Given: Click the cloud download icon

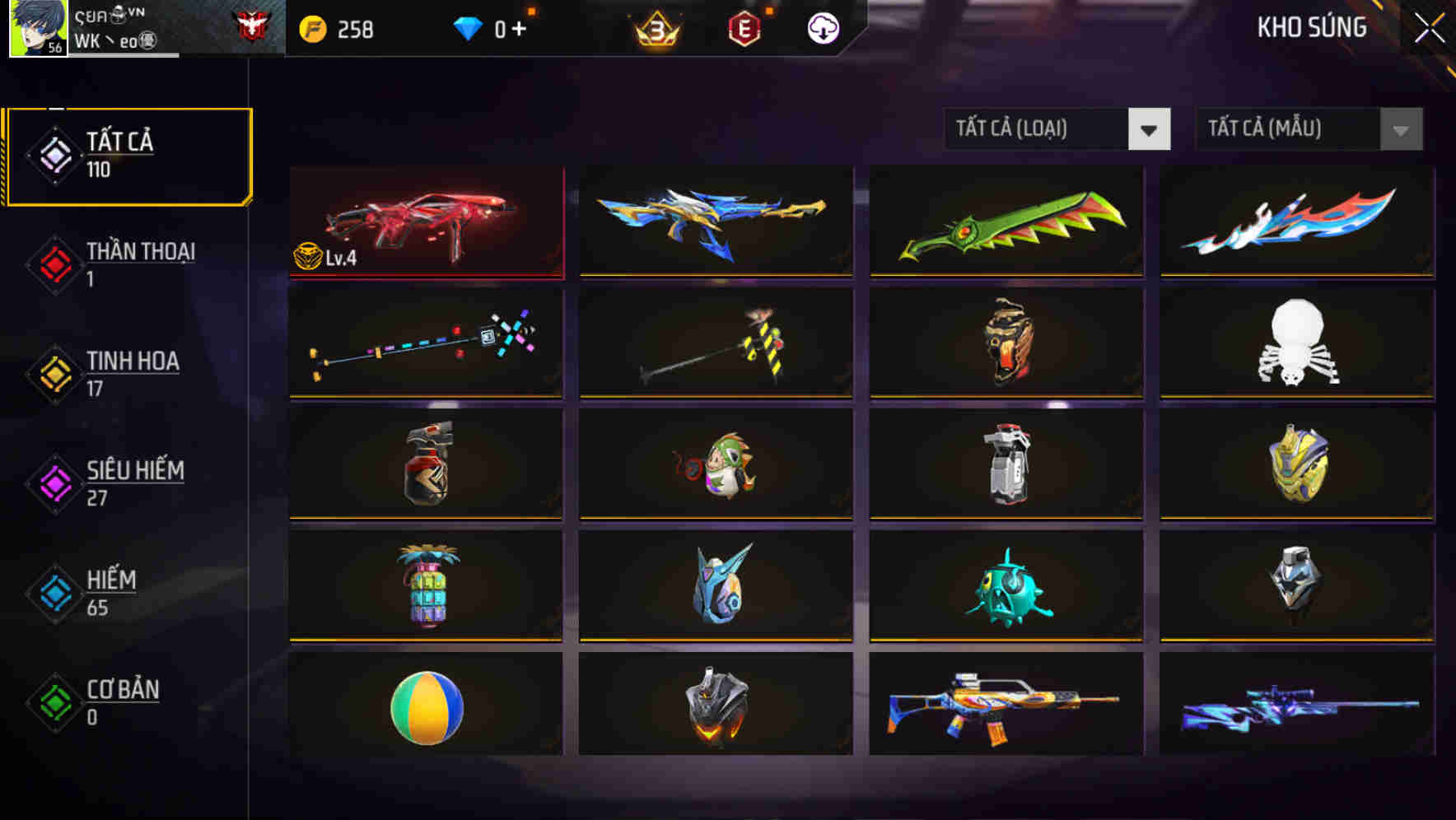Looking at the screenshot, I should click(x=823, y=29).
